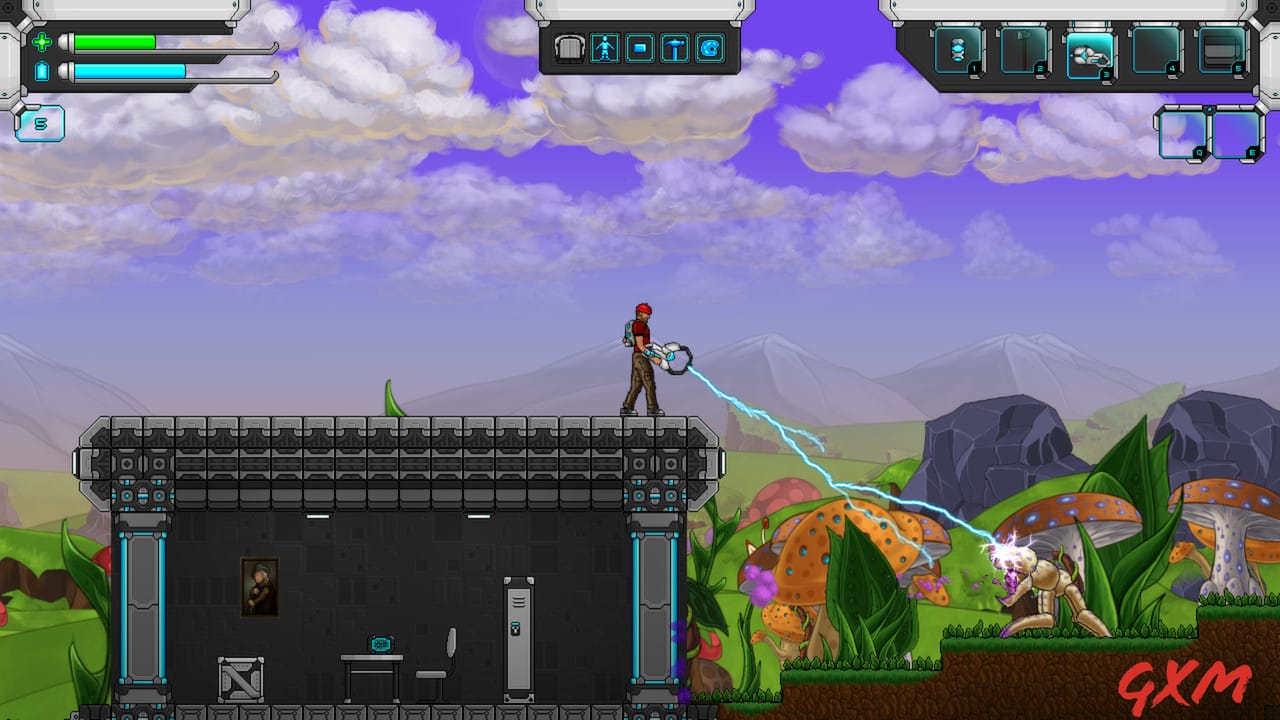Click the blue energy battery icon
1280x720 pixels.
[x=41, y=69]
